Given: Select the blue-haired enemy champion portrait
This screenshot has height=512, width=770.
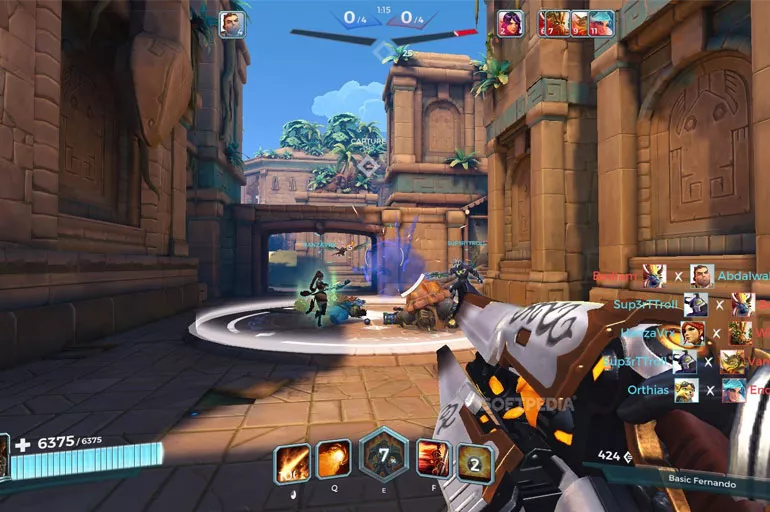Looking at the screenshot, I should pyautogui.click(x=601, y=23).
